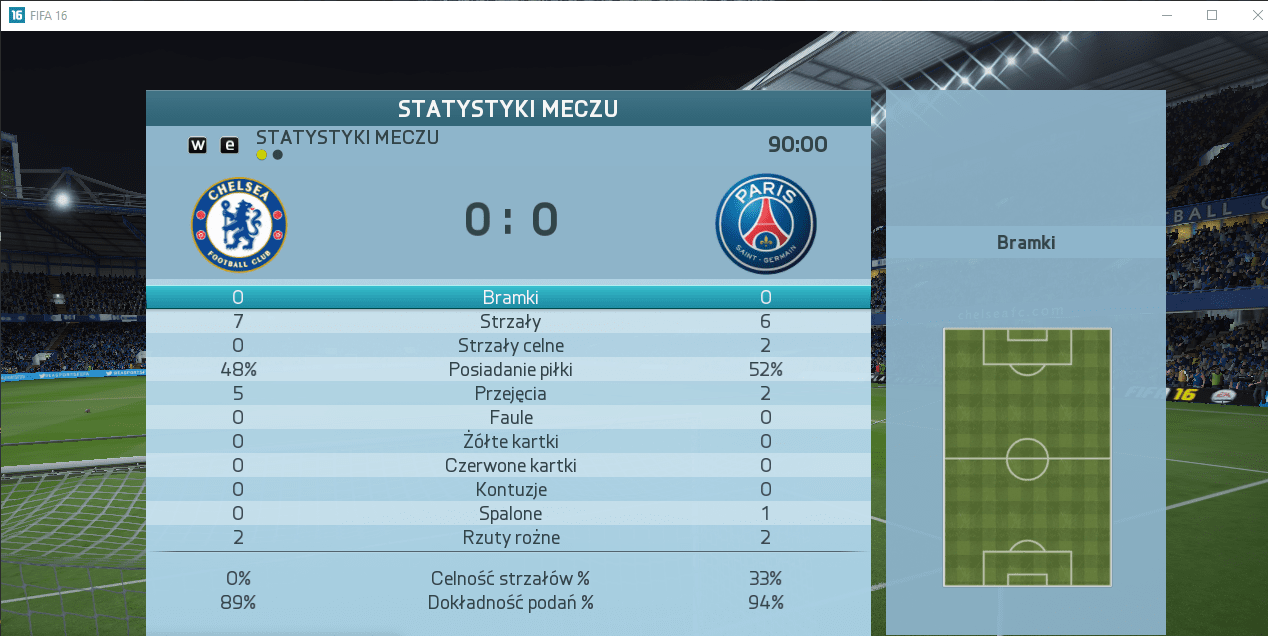
Task: Minimize the FIFA 16 window
Action: (1166, 15)
